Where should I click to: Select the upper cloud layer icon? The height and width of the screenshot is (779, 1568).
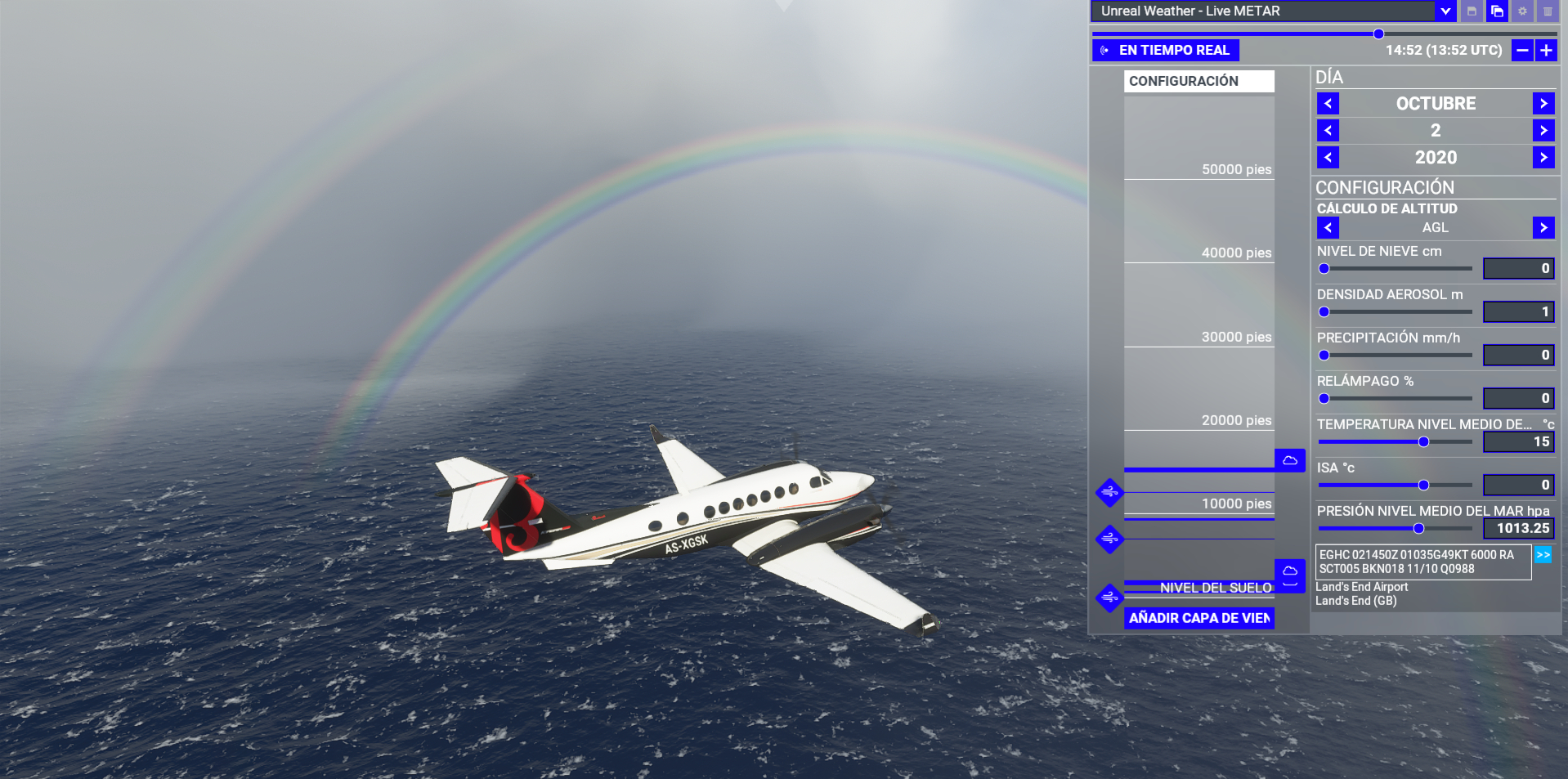(x=1289, y=460)
